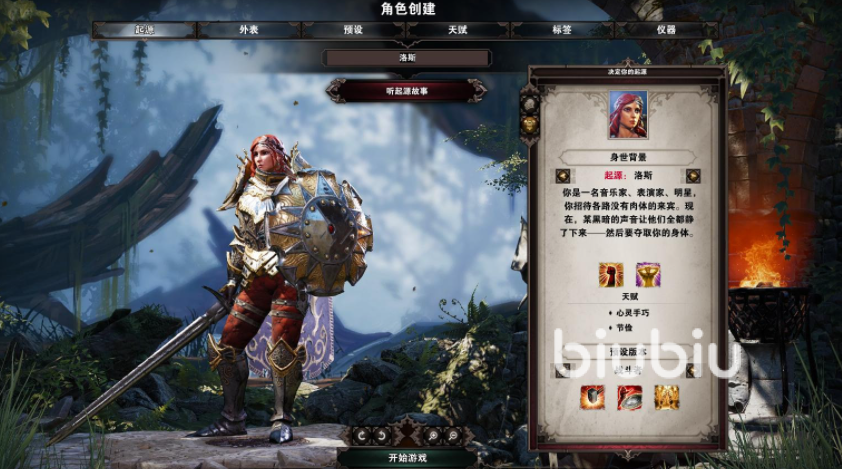Rotate the character counter-clockwise

pos(360,436)
